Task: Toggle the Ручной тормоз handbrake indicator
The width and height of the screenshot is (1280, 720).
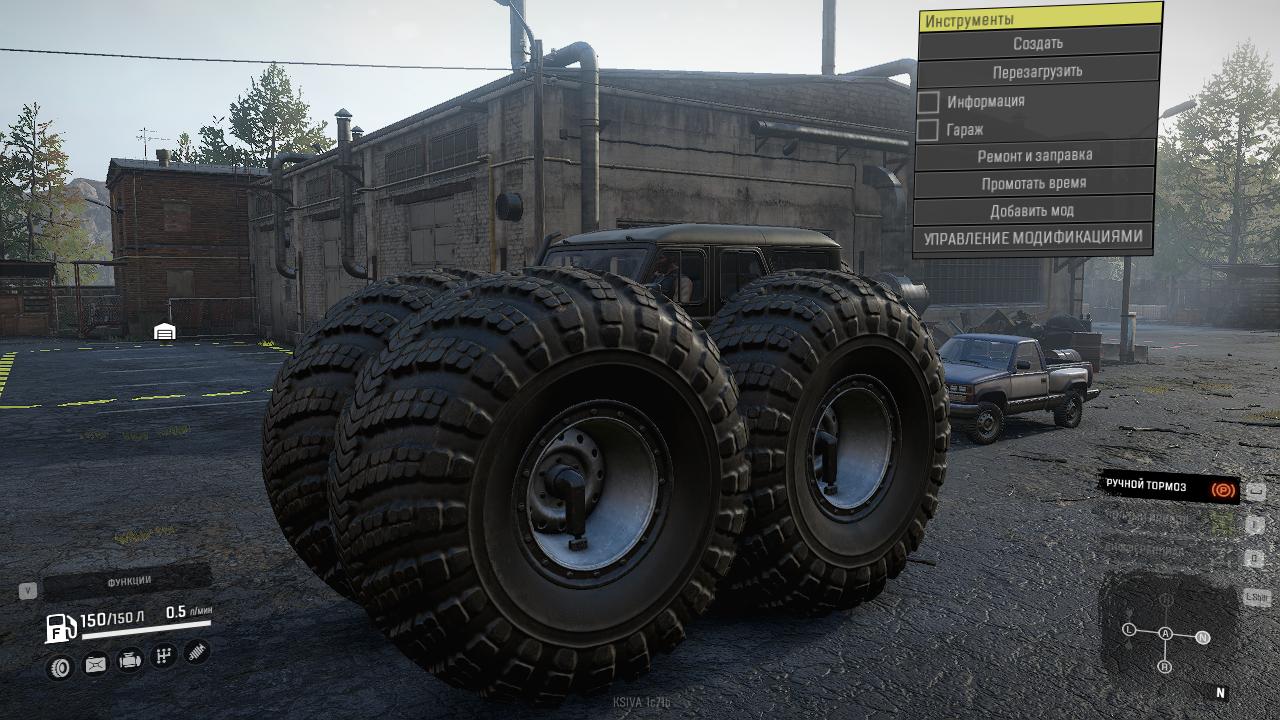Action: [1168, 487]
